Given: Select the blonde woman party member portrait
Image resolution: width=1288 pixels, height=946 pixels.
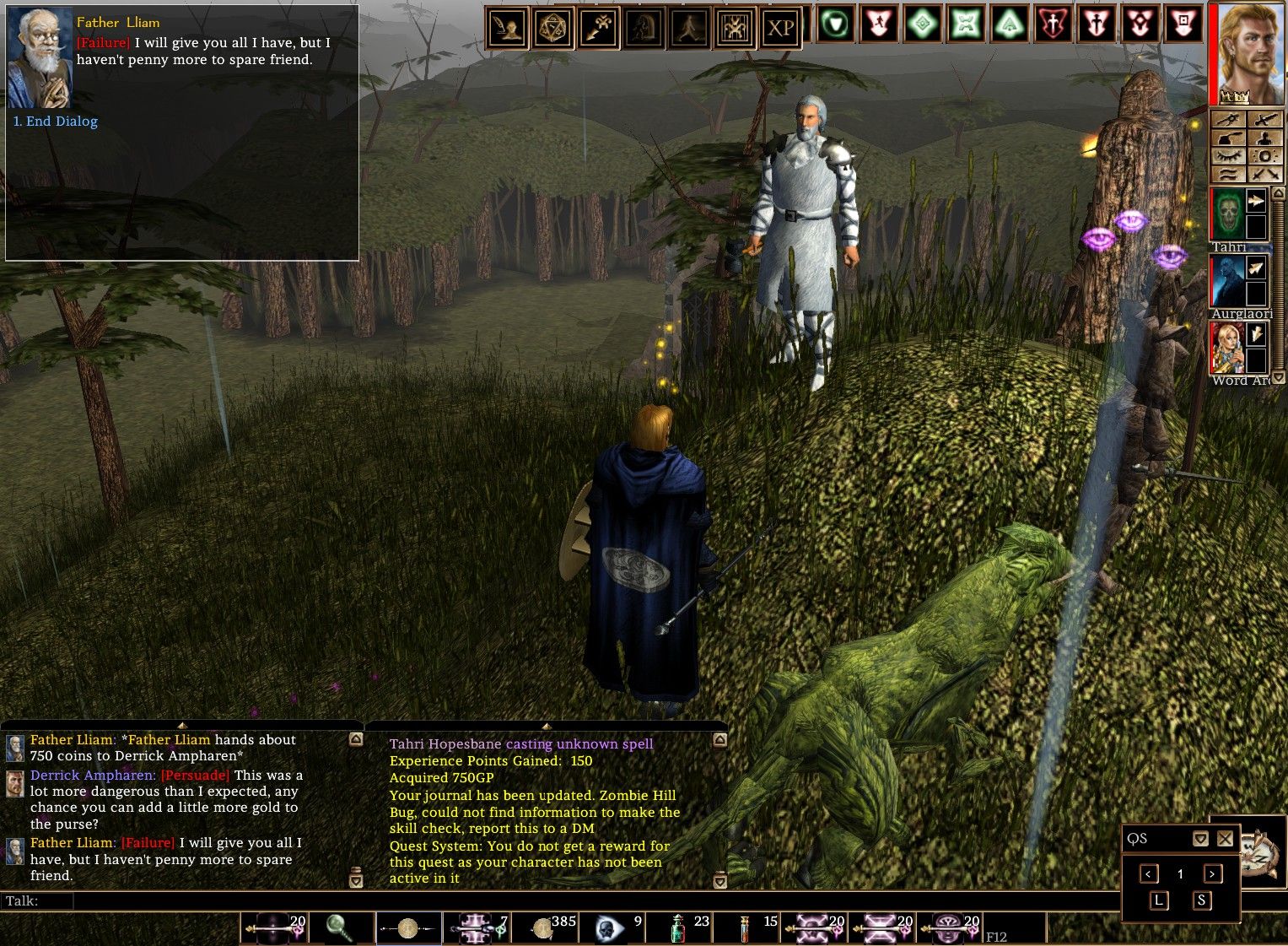Looking at the screenshot, I should 1228,348.
